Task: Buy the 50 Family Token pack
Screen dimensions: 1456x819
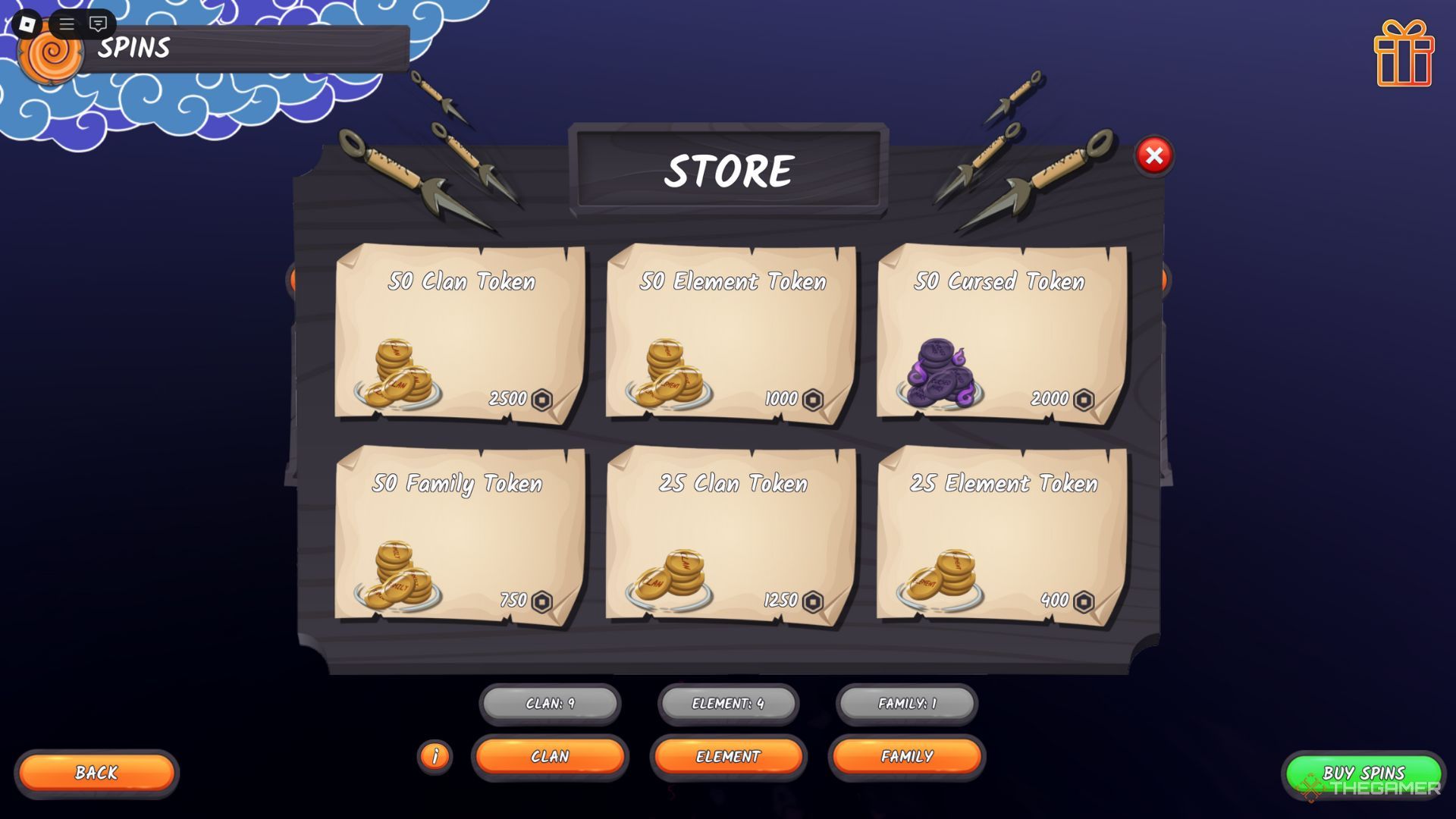Action: click(x=460, y=535)
